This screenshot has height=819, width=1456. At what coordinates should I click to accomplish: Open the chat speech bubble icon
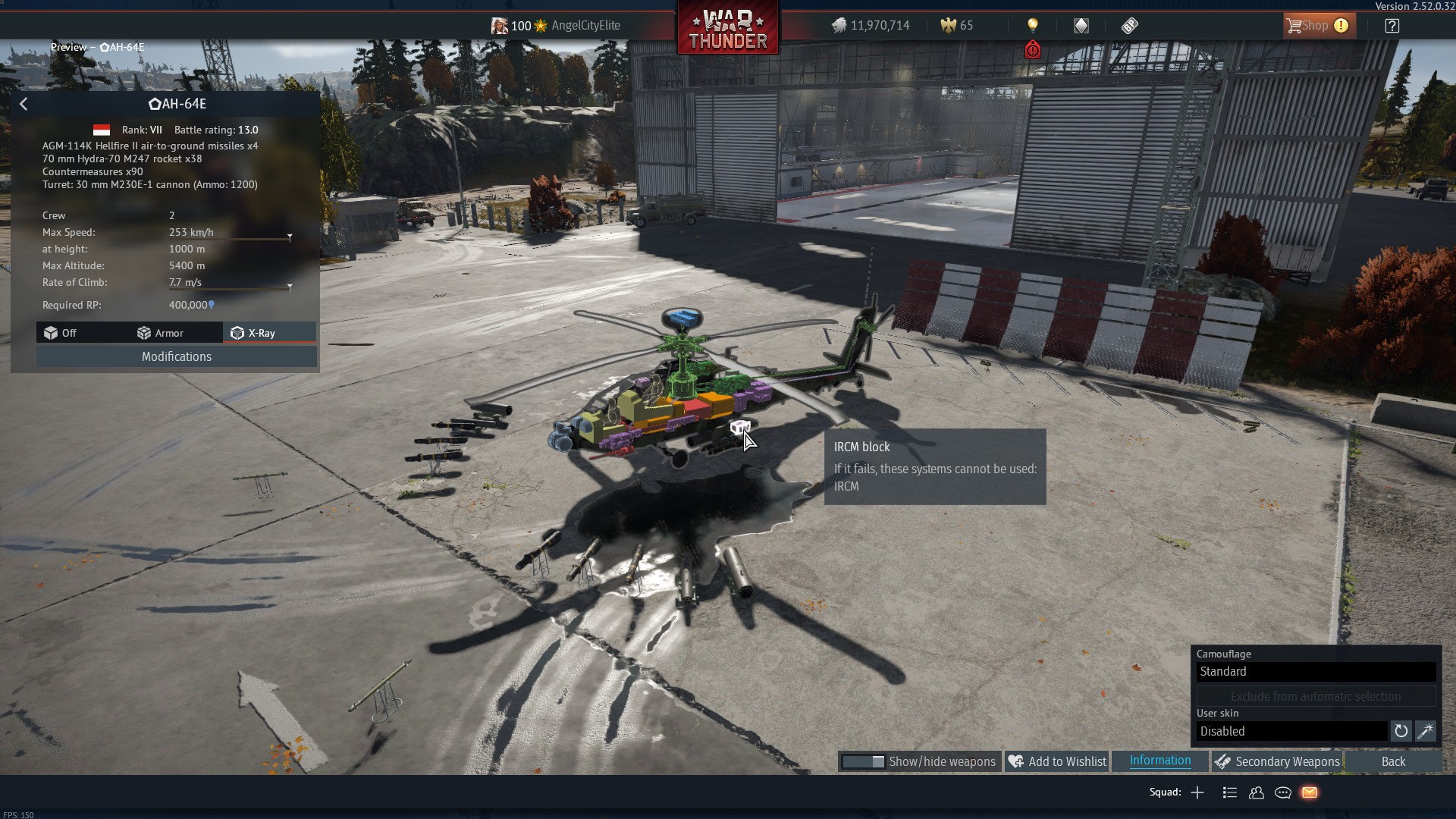[1283, 792]
